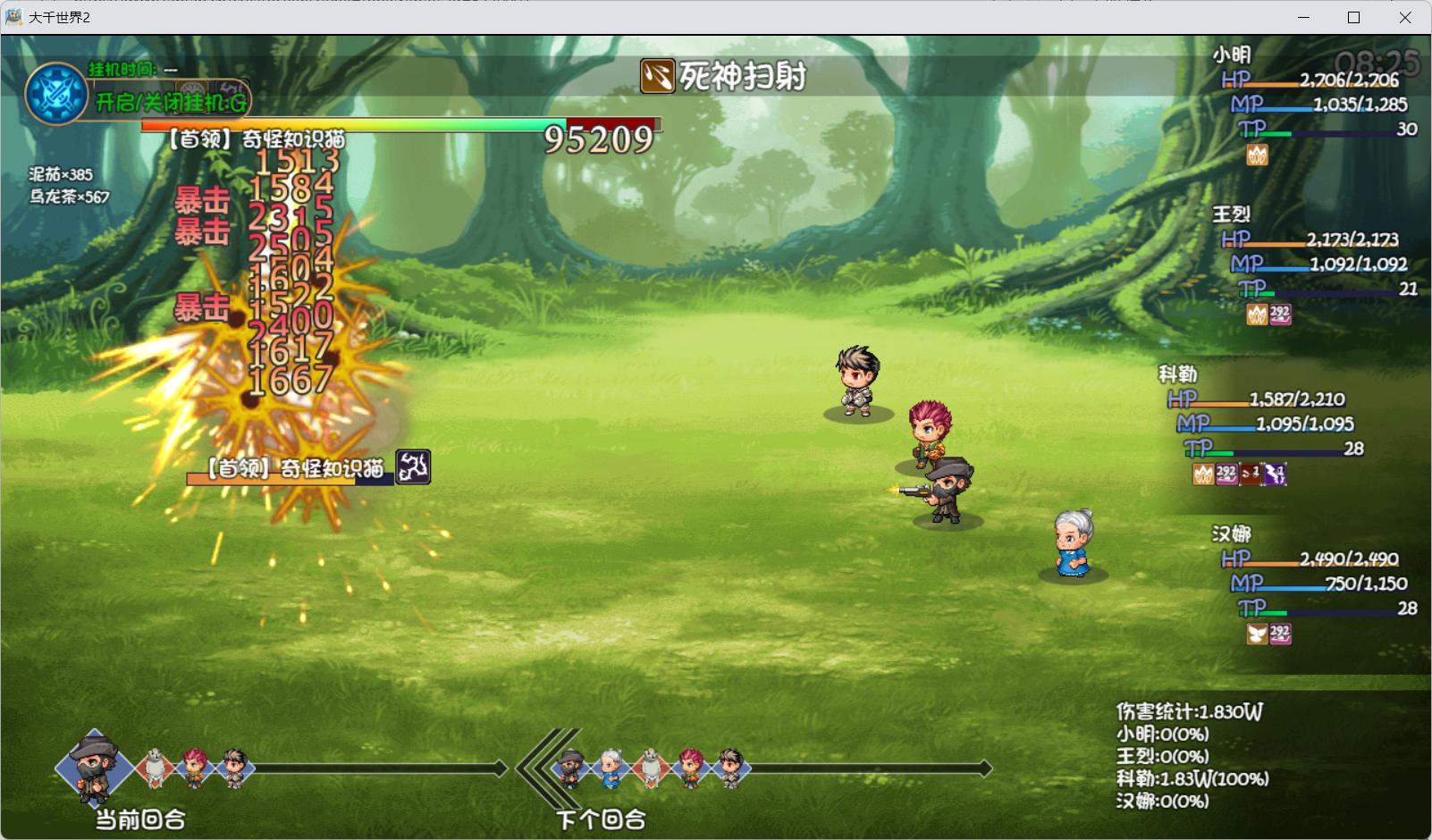Maximize the game window
1432x840 pixels.
pos(1353,17)
